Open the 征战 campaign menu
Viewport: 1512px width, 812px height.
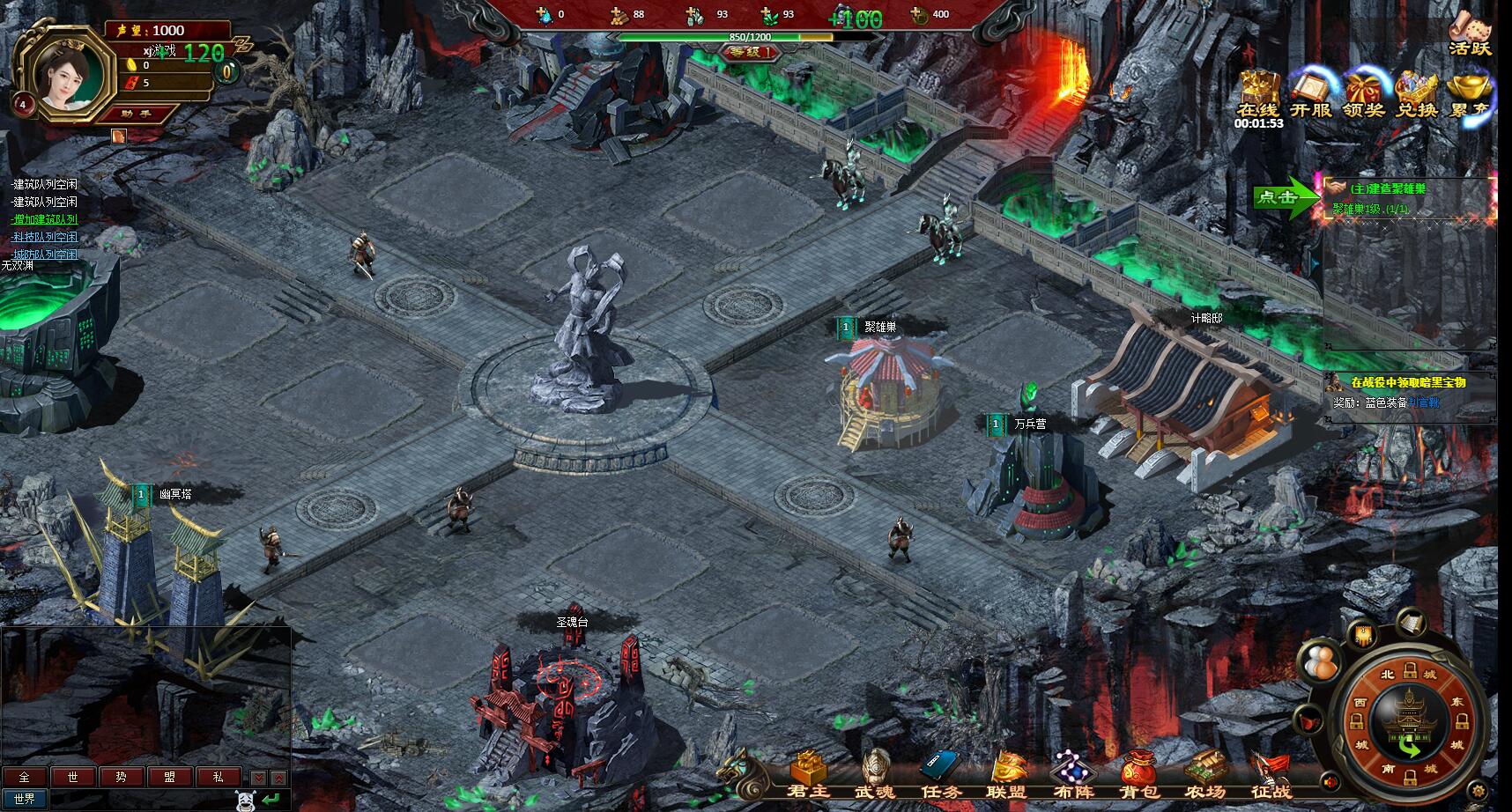[1271, 775]
